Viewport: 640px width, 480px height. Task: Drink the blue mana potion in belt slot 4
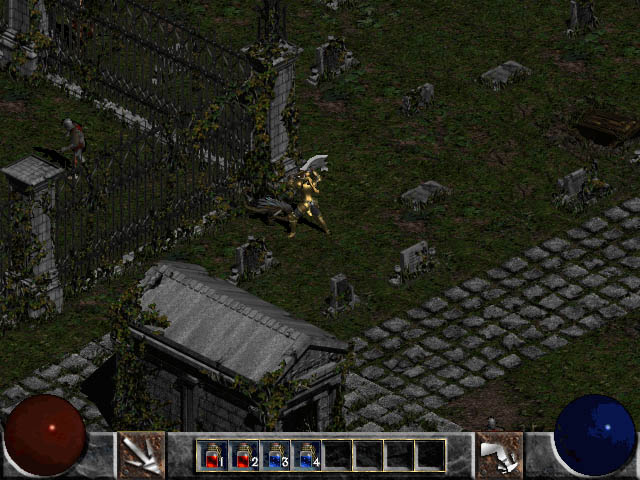[306, 455]
